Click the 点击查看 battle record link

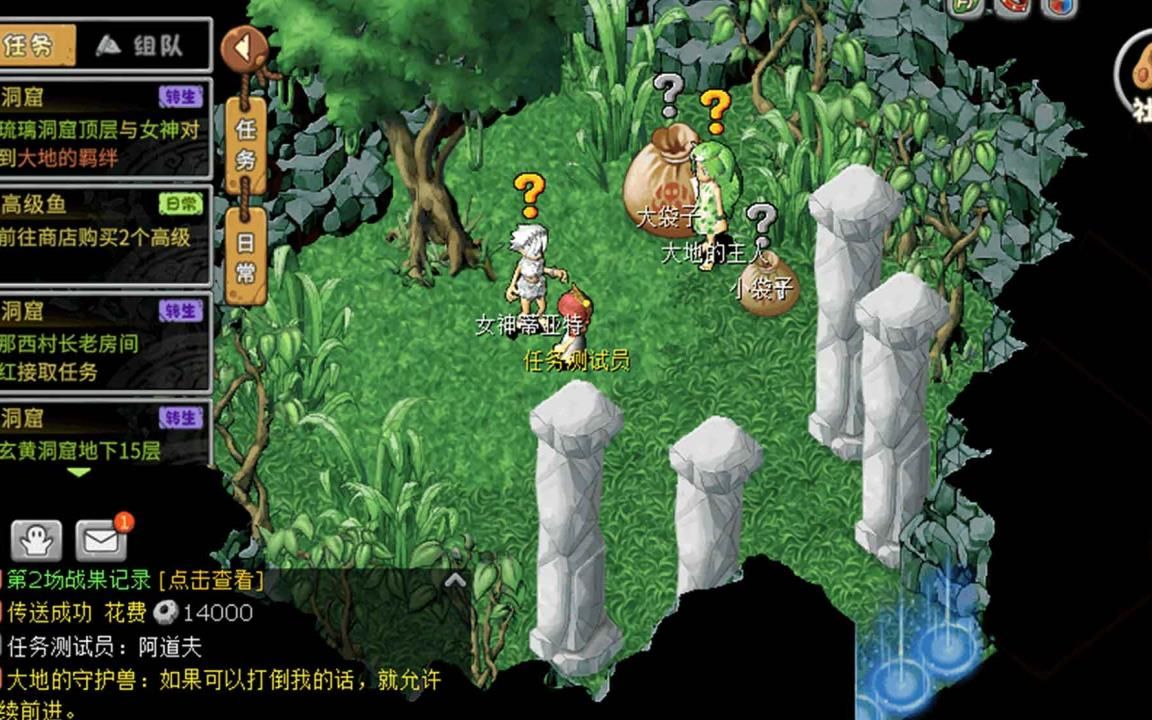coord(211,580)
